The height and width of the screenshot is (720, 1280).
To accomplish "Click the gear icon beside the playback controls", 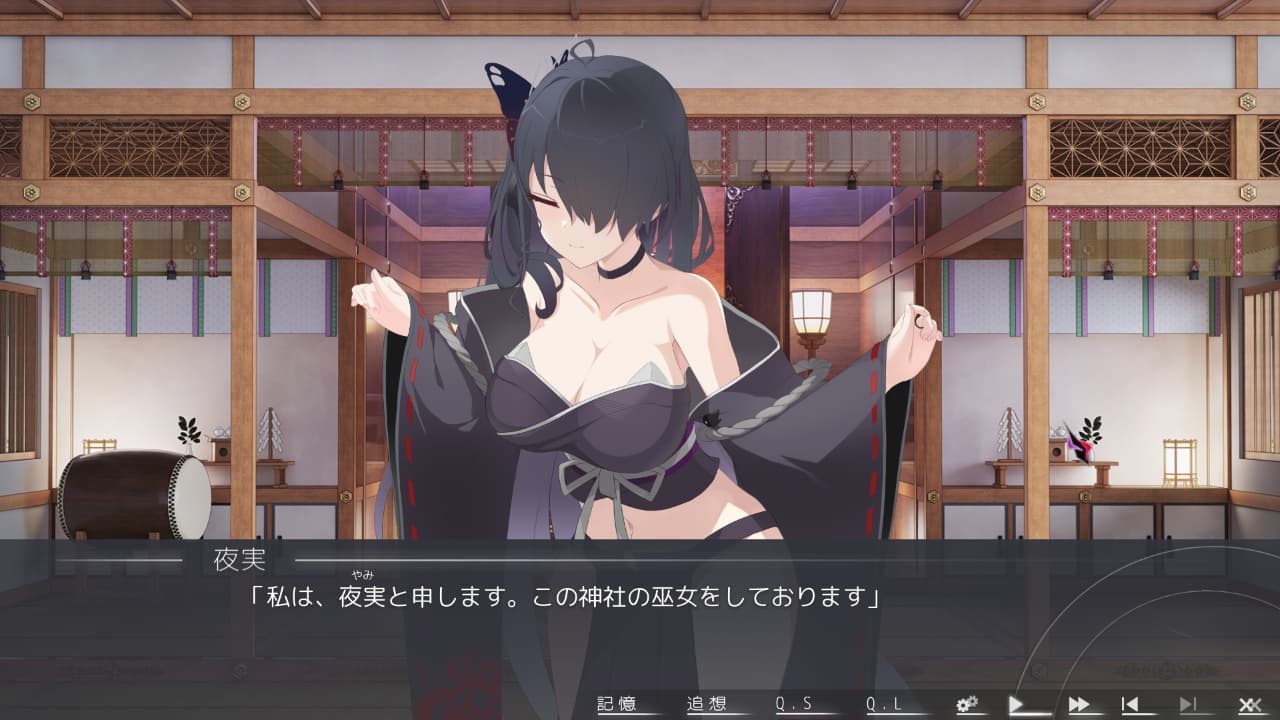I will pos(966,703).
